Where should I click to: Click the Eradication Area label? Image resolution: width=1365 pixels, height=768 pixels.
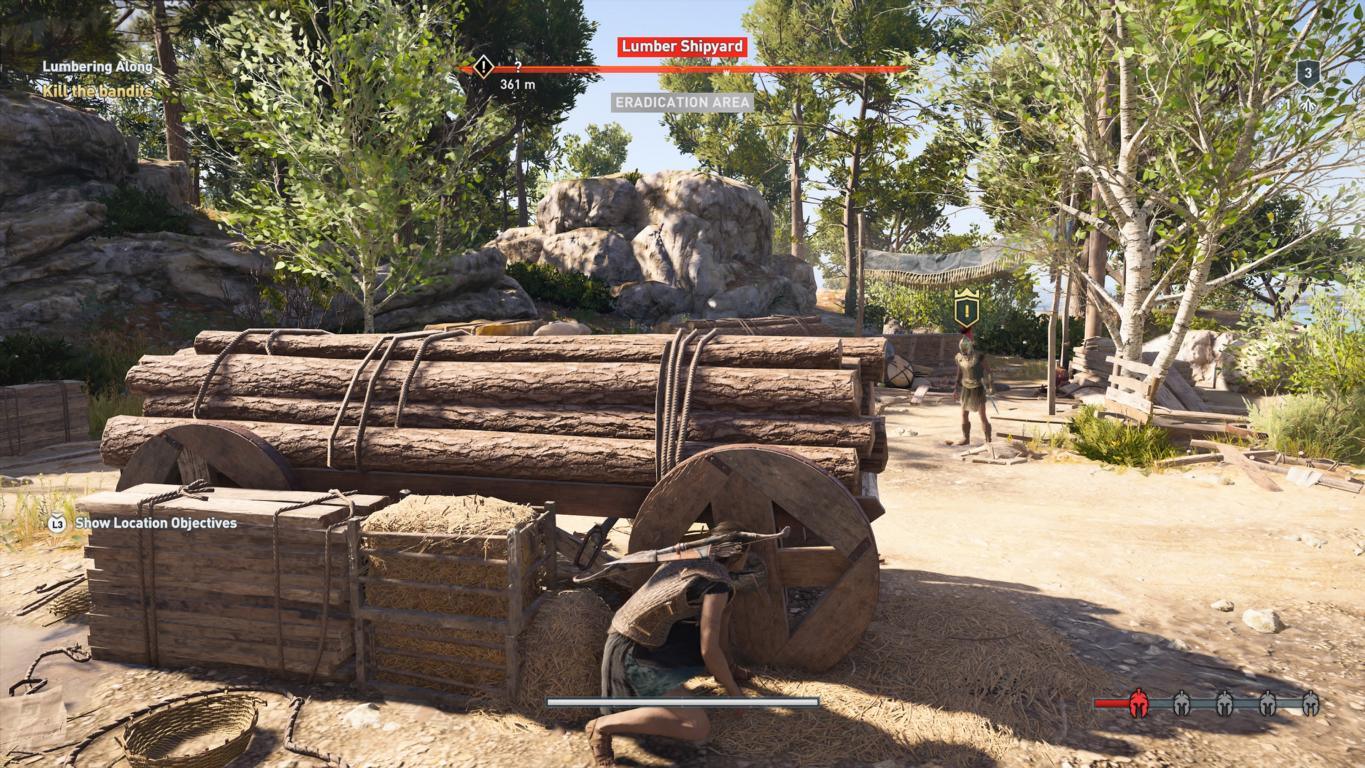682,102
